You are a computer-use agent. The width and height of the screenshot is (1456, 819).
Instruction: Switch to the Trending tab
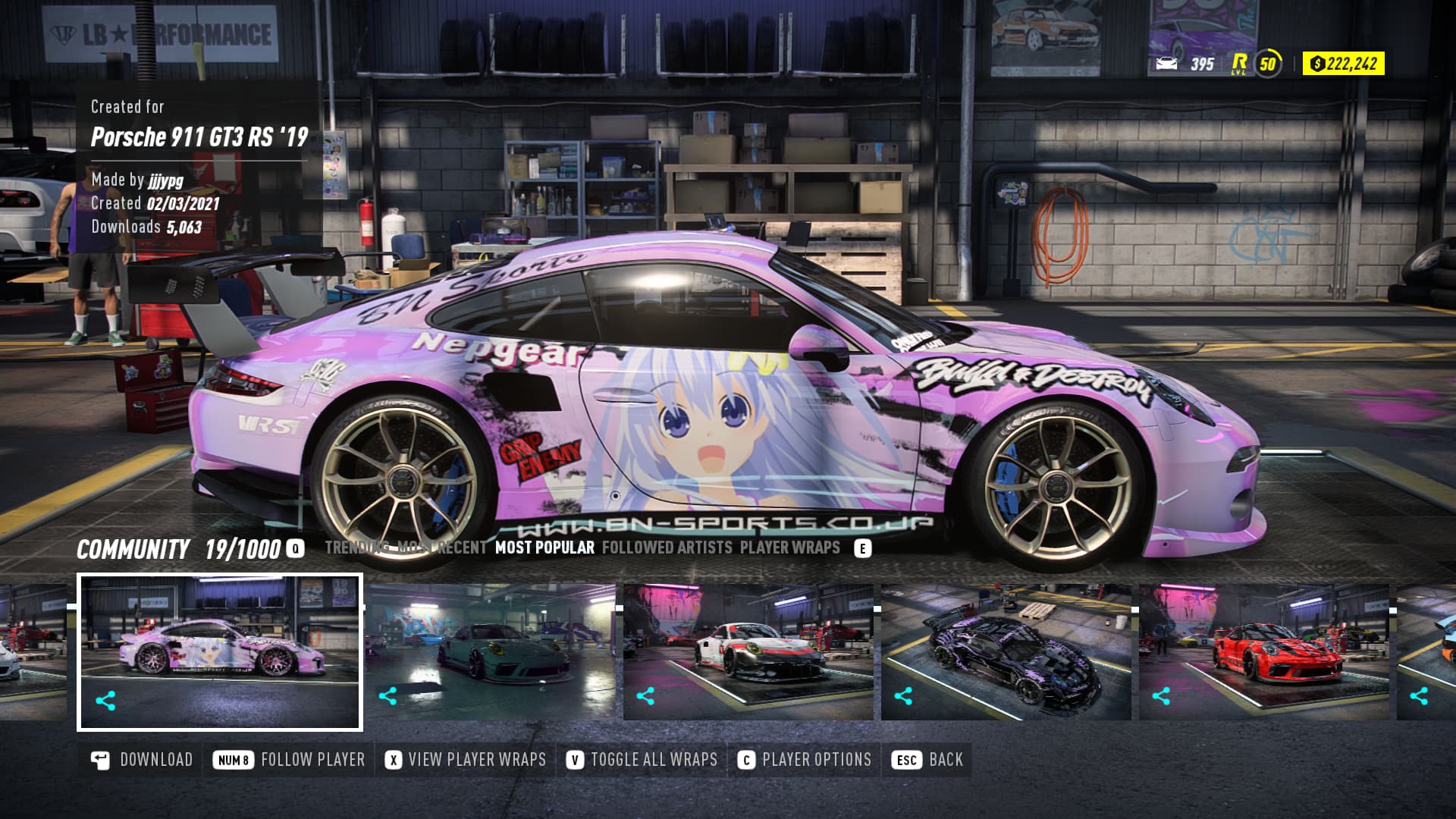(356, 548)
